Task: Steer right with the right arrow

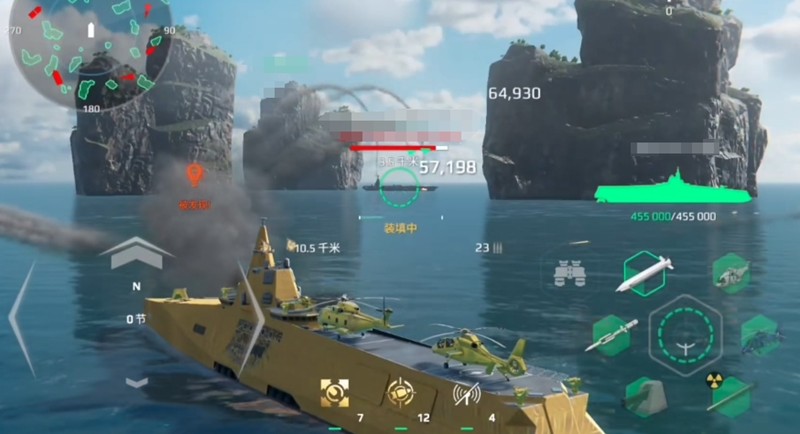Action: click(250, 315)
